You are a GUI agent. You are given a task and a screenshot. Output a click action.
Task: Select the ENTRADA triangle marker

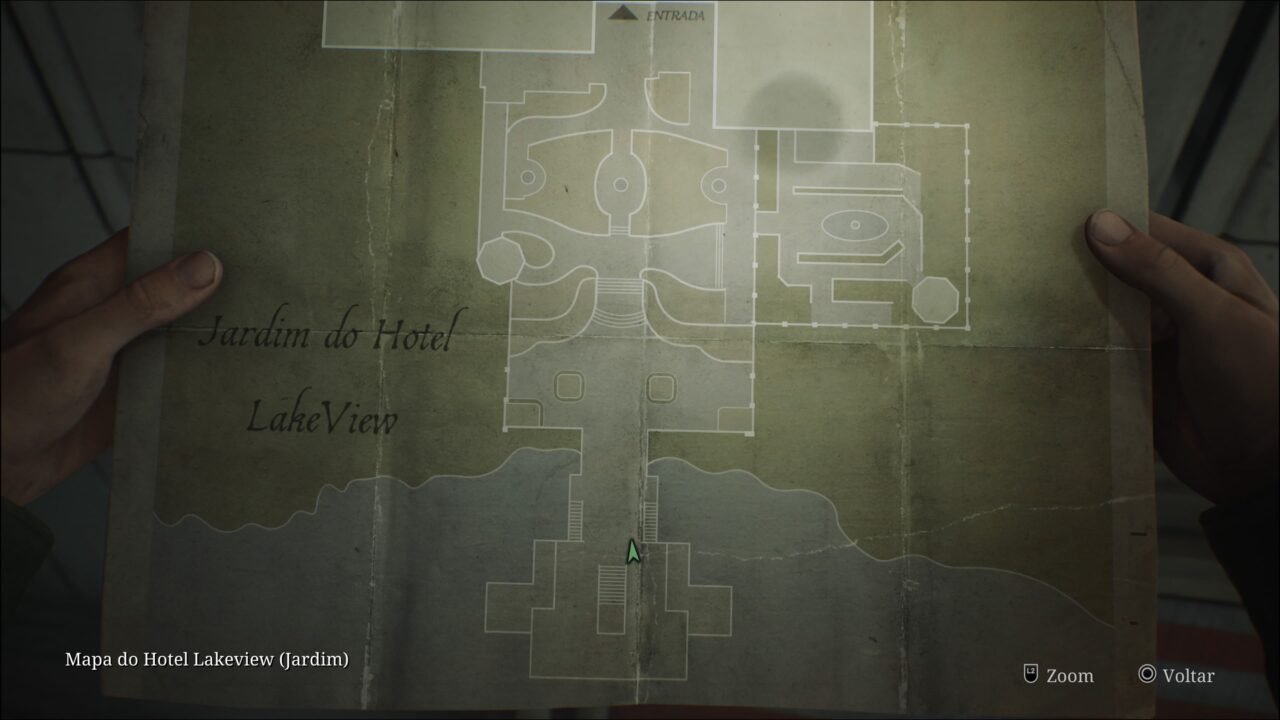(x=624, y=14)
